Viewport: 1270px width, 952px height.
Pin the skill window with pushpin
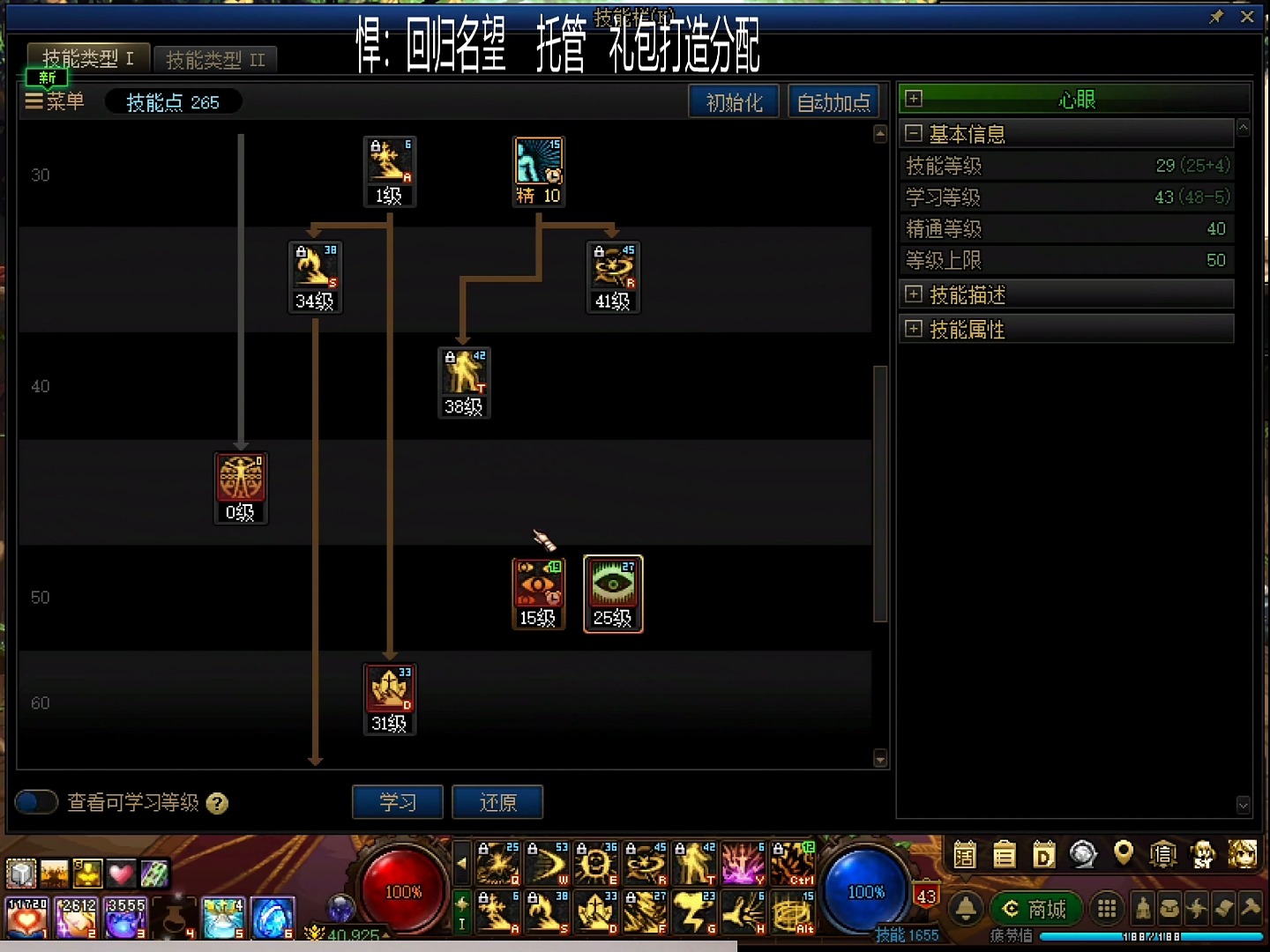(x=1217, y=17)
